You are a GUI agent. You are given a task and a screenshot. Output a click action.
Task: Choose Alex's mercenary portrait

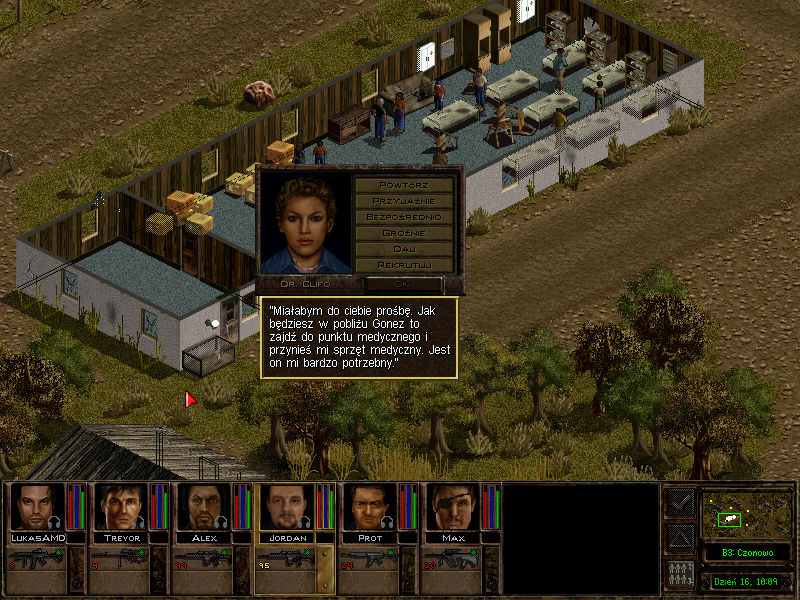pos(202,508)
